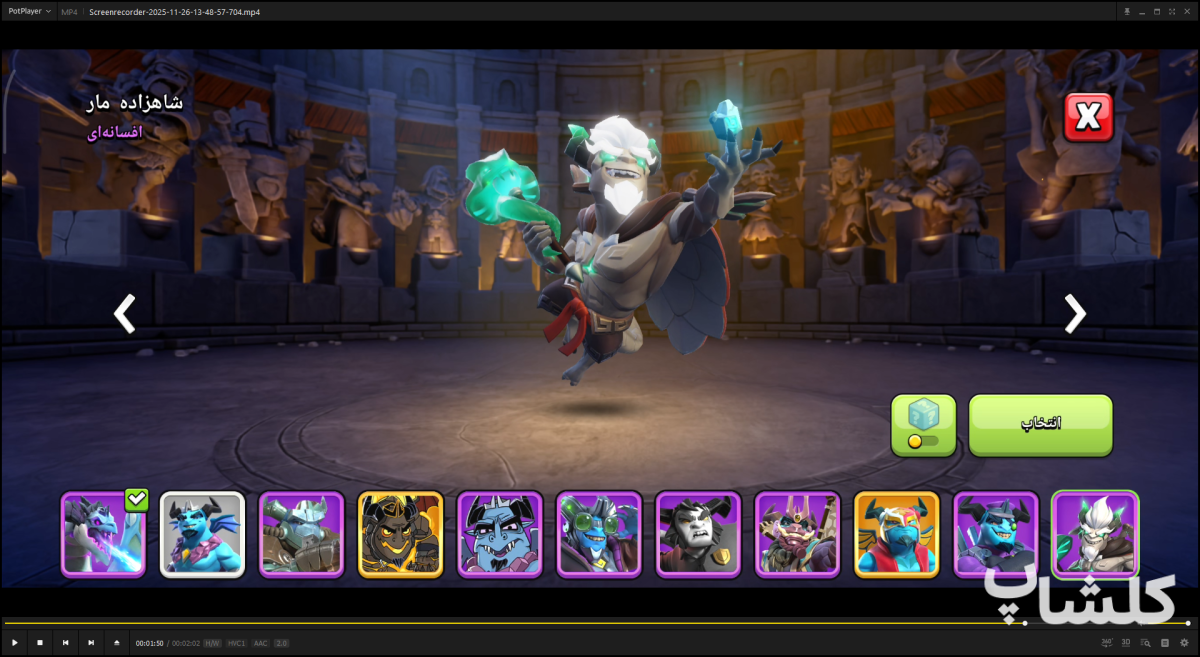Pick the pale-faced dark-haired skin
This screenshot has height=657, width=1200.
pos(698,535)
